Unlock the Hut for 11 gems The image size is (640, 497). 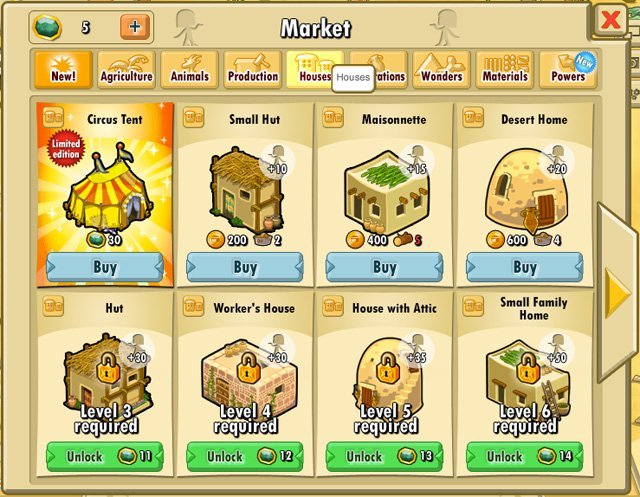(x=104, y=456)
